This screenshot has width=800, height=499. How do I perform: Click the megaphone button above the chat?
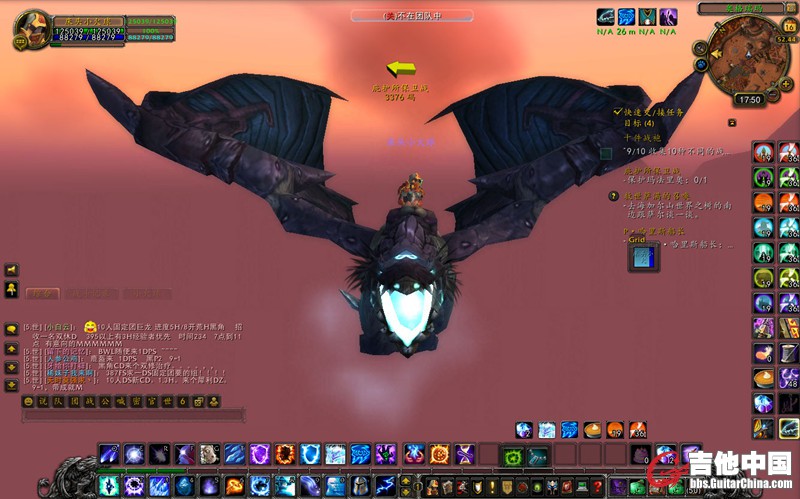point(11,270)
